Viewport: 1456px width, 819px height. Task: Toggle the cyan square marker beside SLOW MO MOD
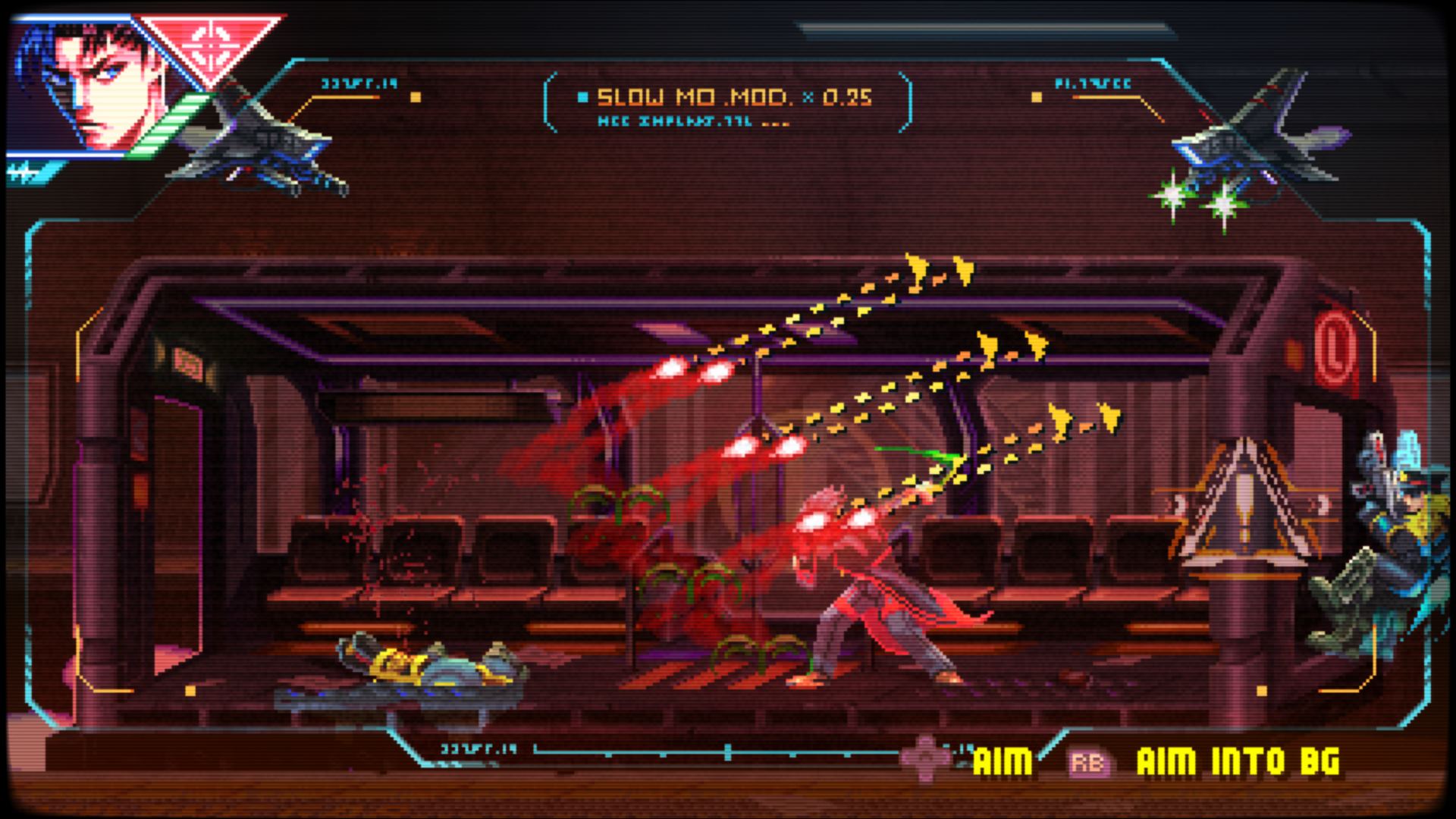[582, 96]
